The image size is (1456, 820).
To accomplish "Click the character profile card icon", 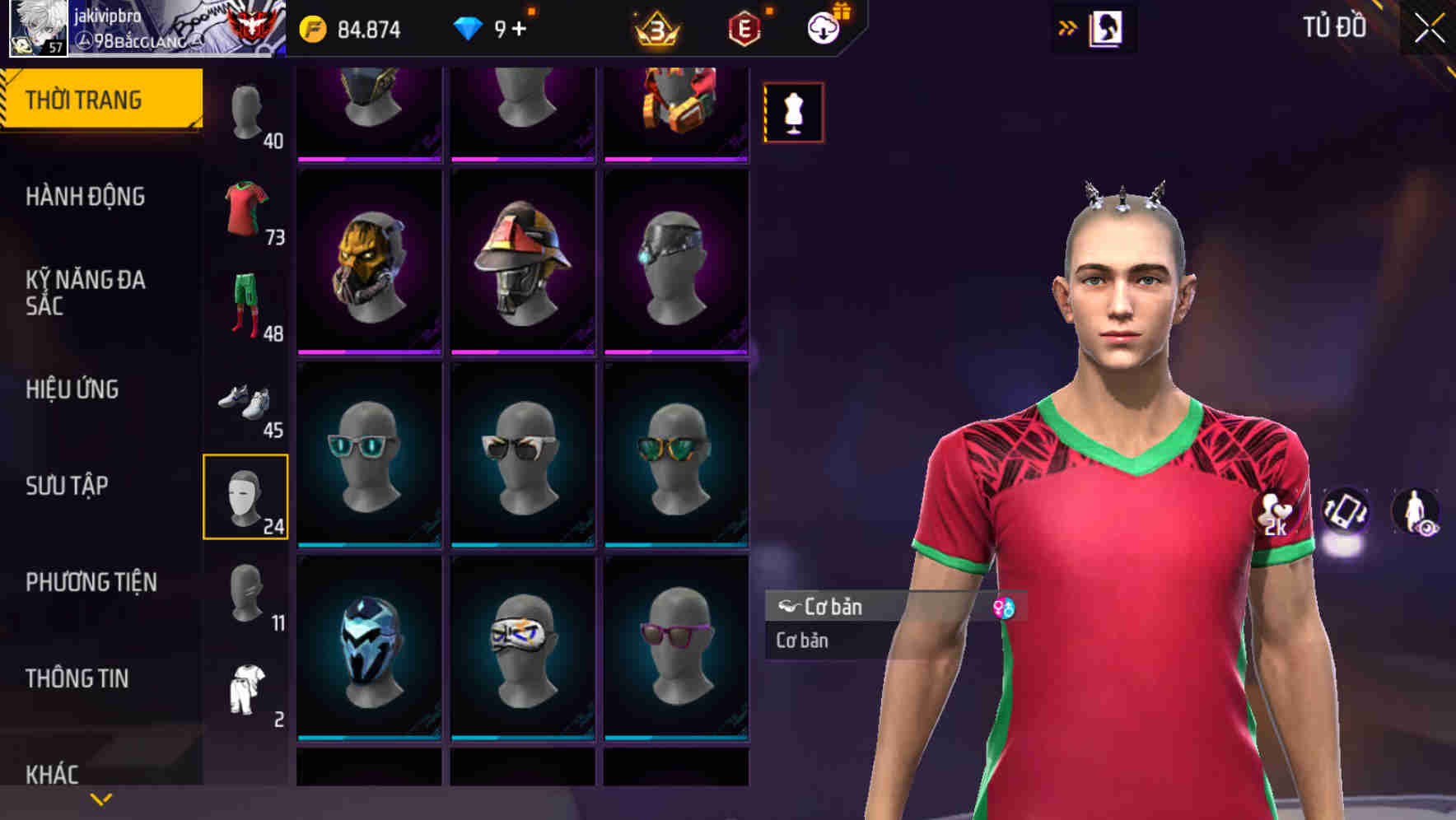I will click(x=1108, y=27).
